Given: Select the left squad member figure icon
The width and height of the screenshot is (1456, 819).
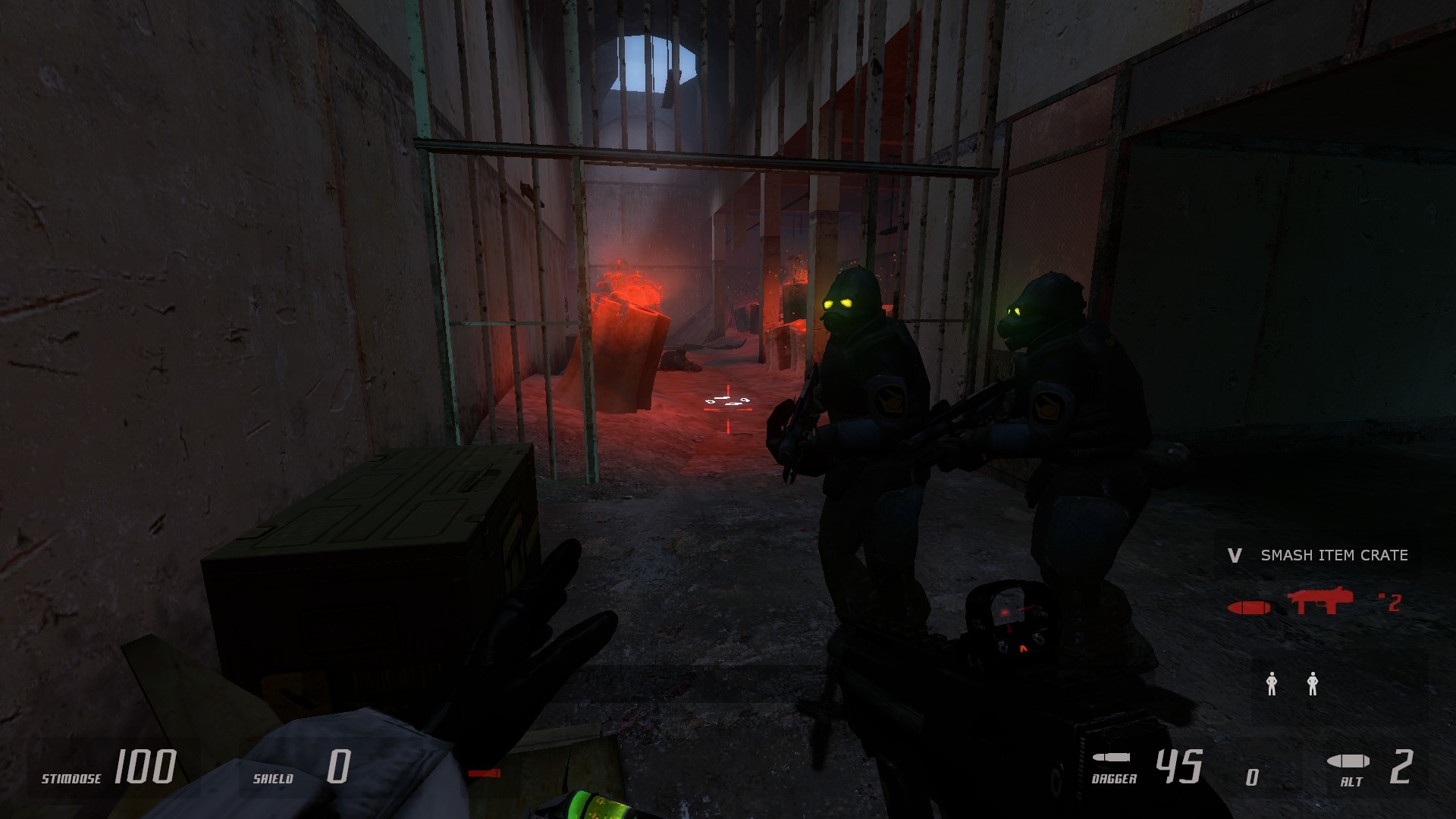Looking at the screenshot, I should 1270,684.
